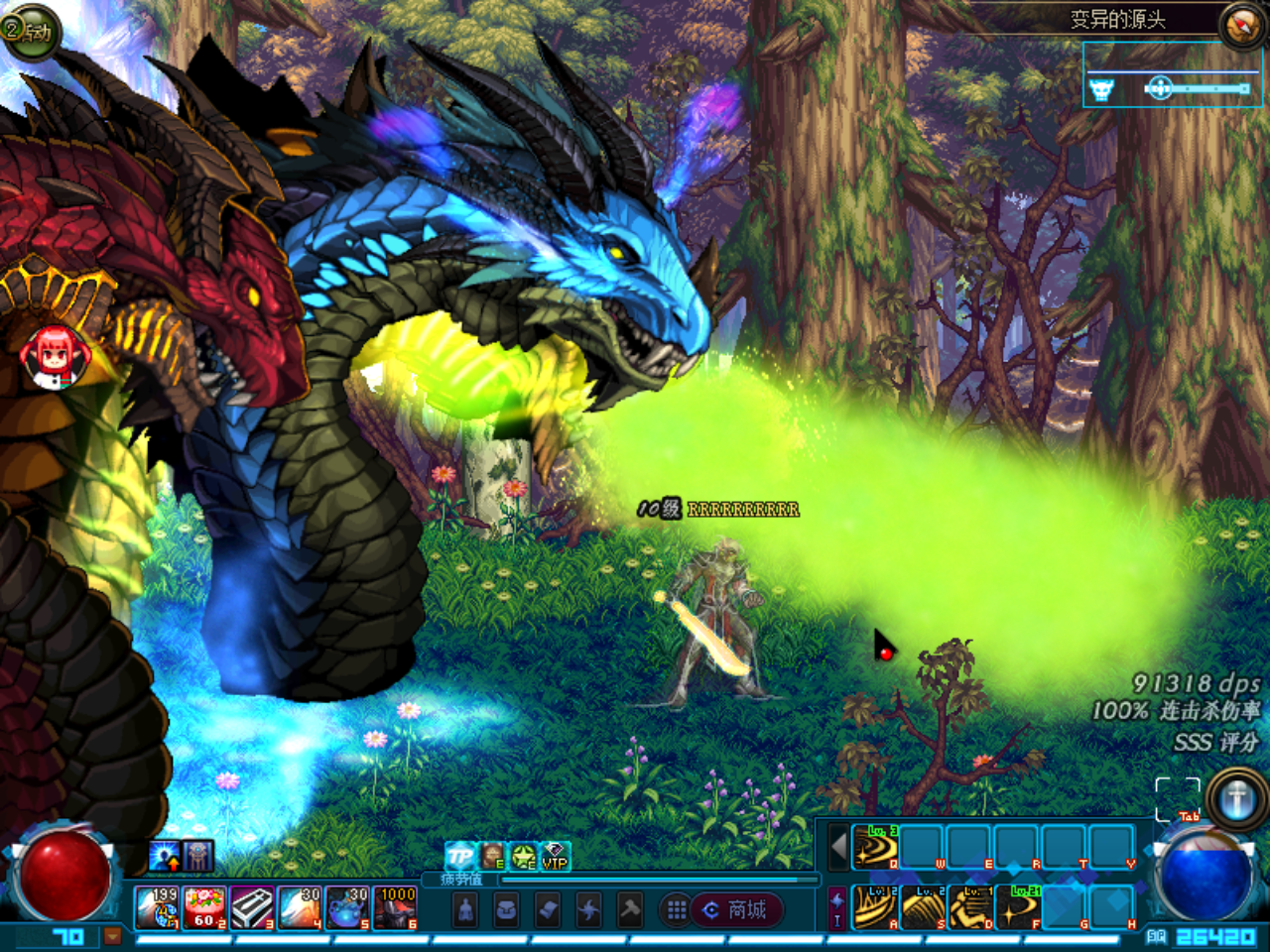Use the golden fist skill on D slot

point(970,906)
